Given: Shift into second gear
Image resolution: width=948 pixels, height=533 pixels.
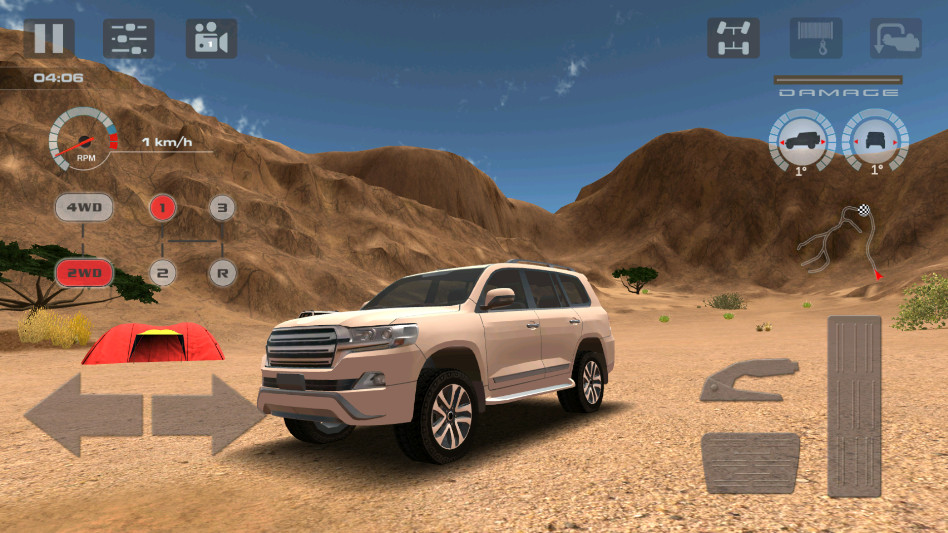Looking at the screenshot, I should pyautogui.click(x=163, y=271).
